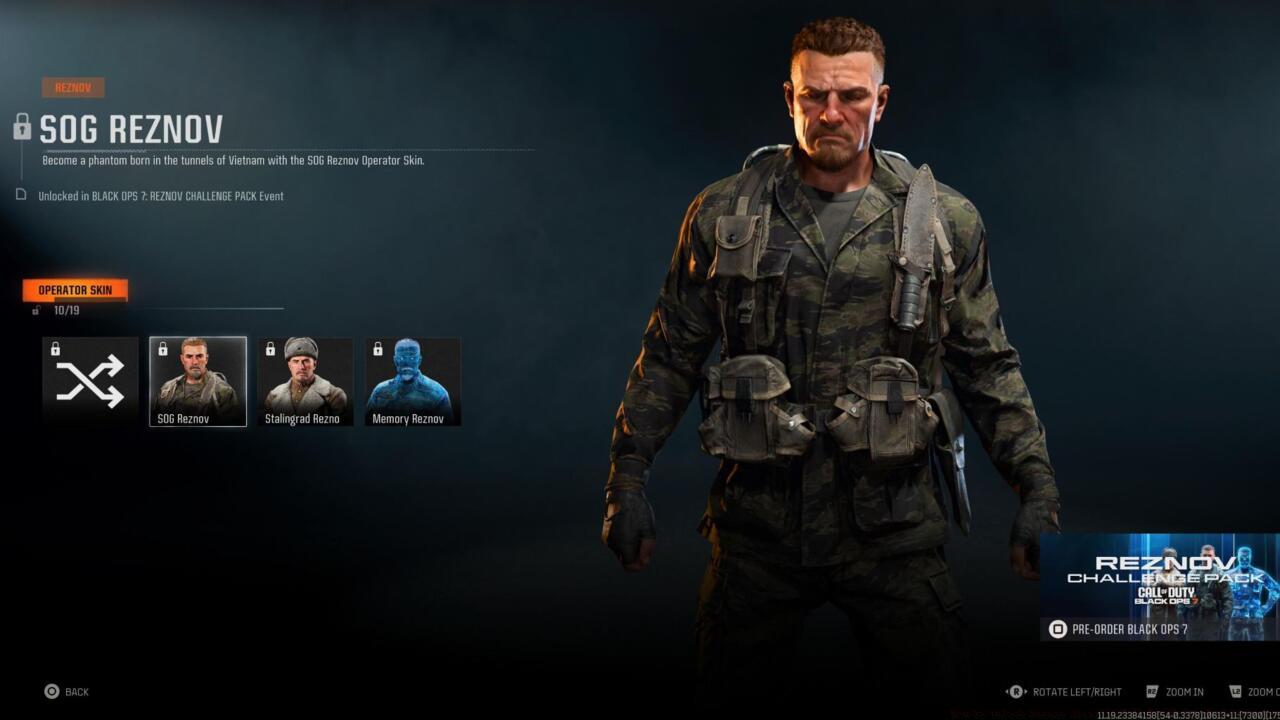Viewport: 1280px width, 720px height.
Task: Click the rotate left arrow on stick prompt
Action: click(x=1006, y=691)
